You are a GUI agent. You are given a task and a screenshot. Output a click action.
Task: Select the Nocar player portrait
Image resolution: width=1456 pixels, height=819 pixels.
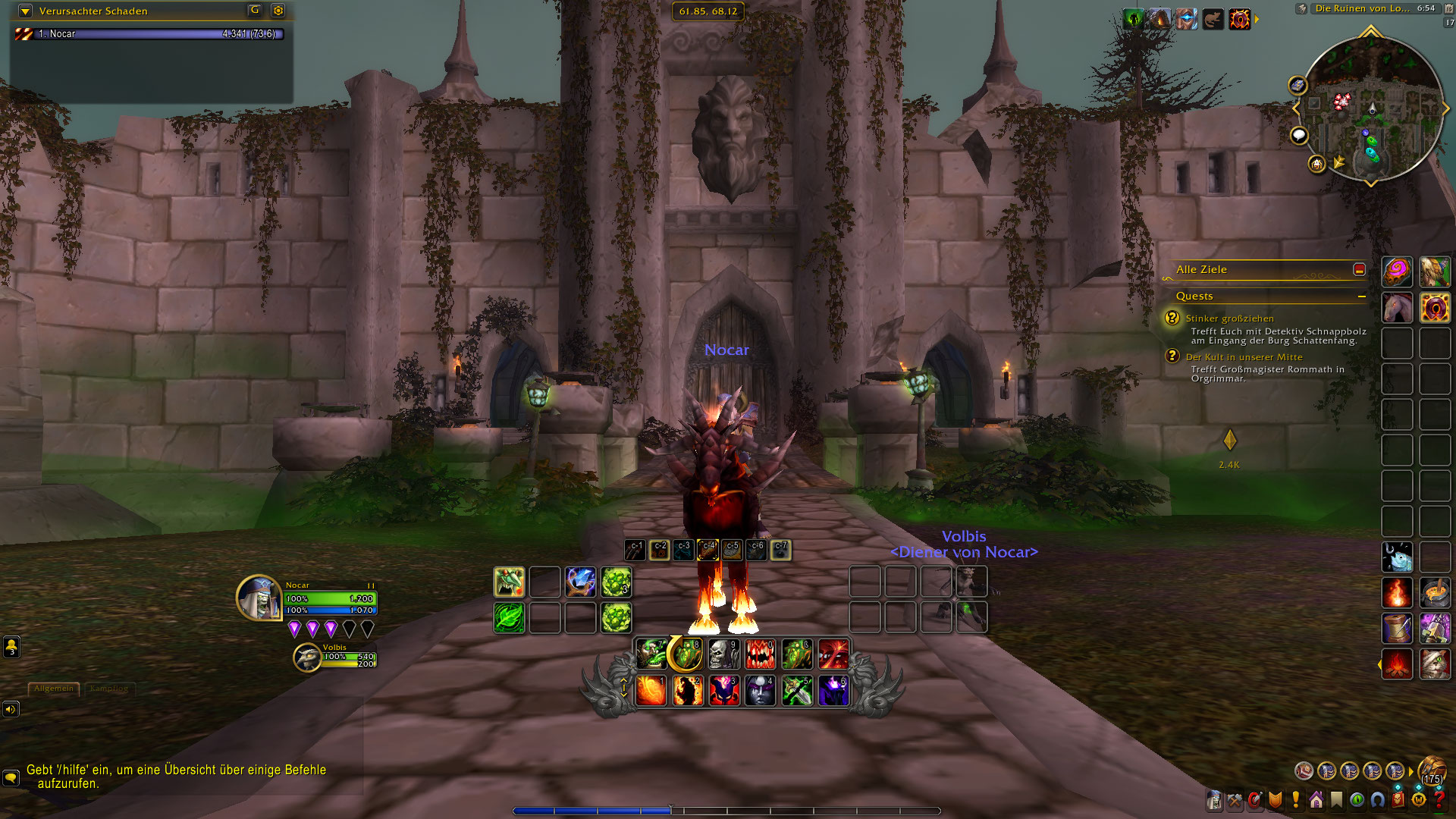coord(259,598)
